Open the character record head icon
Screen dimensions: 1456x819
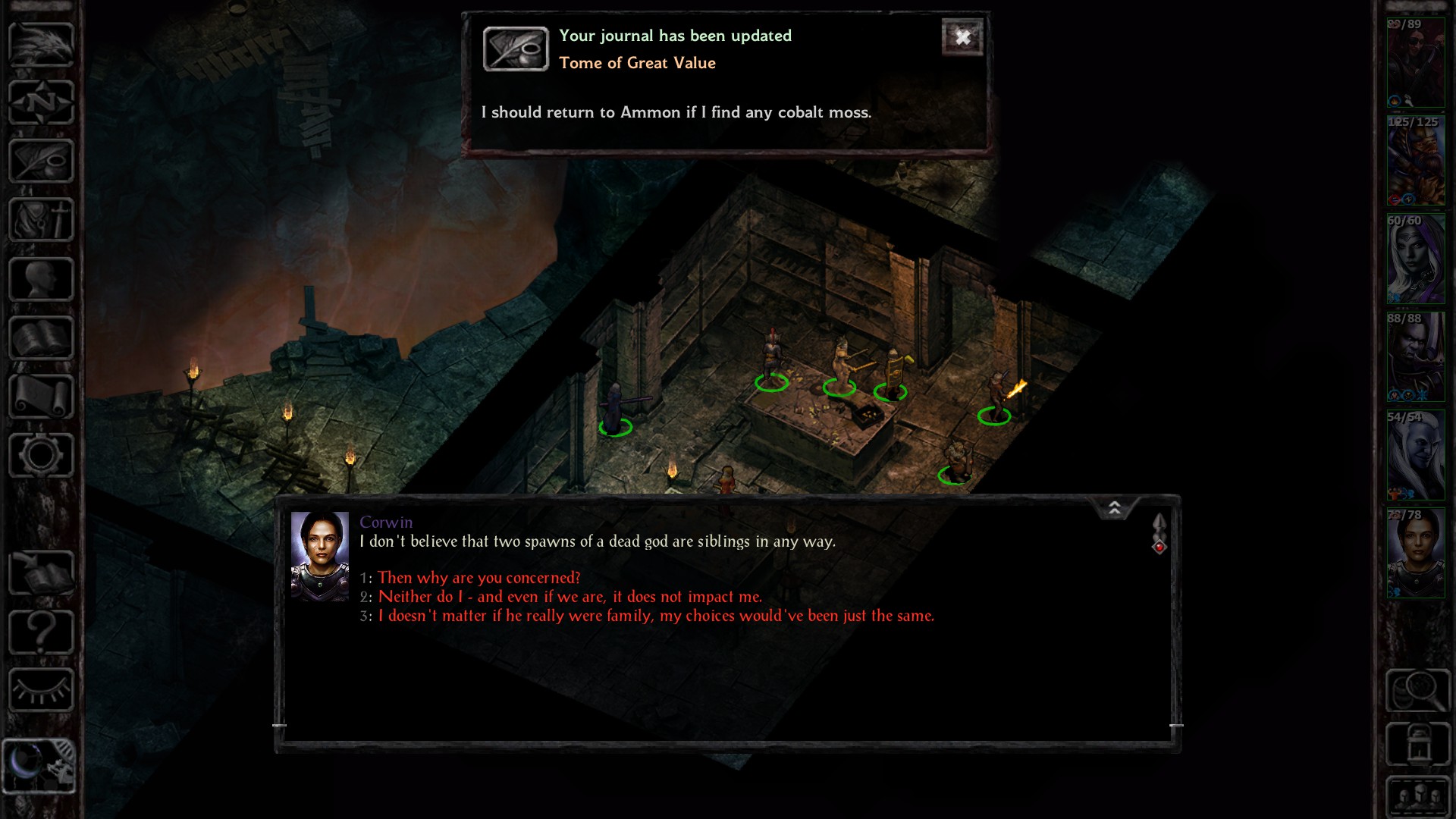[41, 279]
